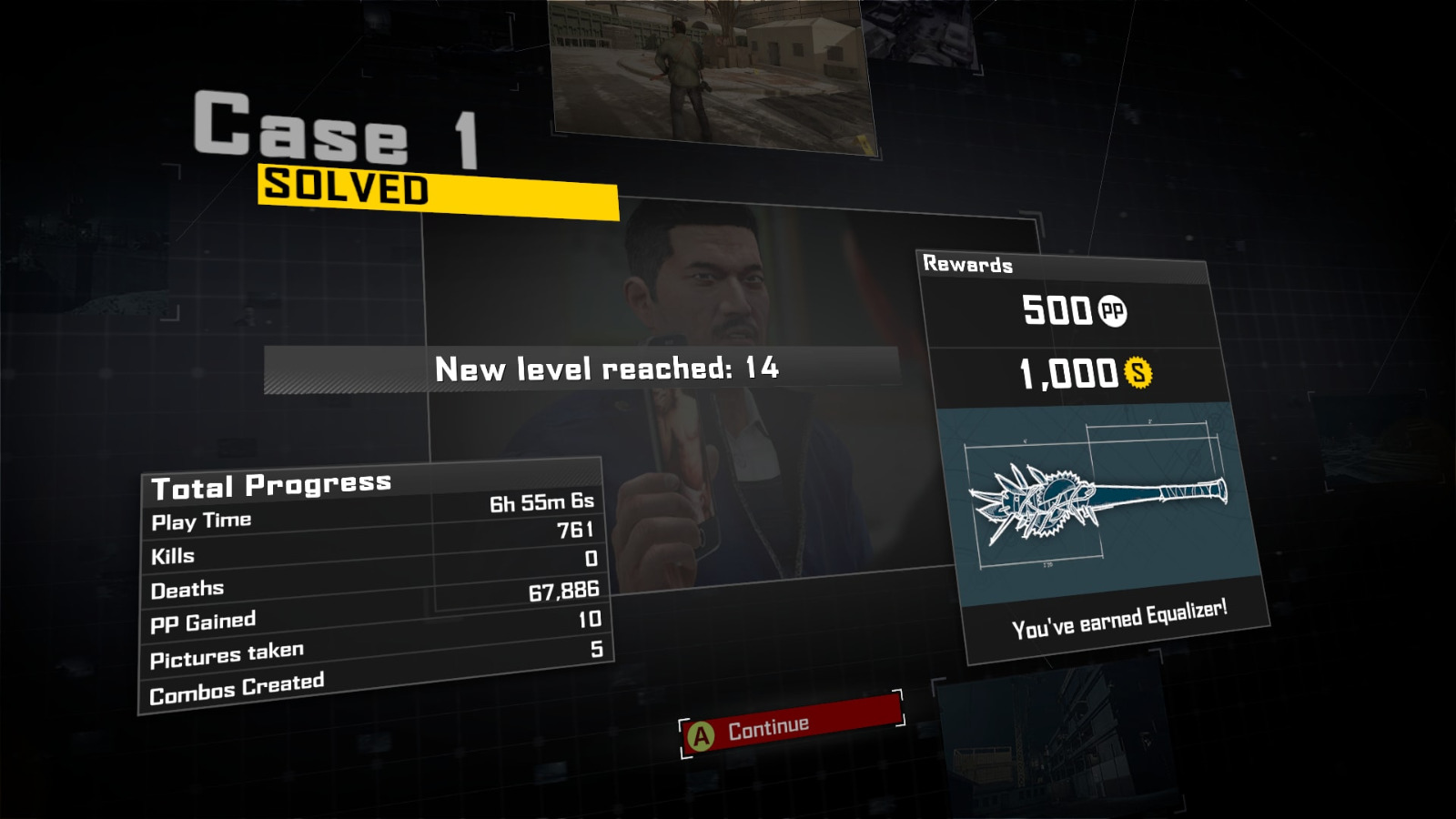This screenshot has height=819, width=1456.
Task: Click the Total Progress panel header
Action: click(x=273, y=483)
